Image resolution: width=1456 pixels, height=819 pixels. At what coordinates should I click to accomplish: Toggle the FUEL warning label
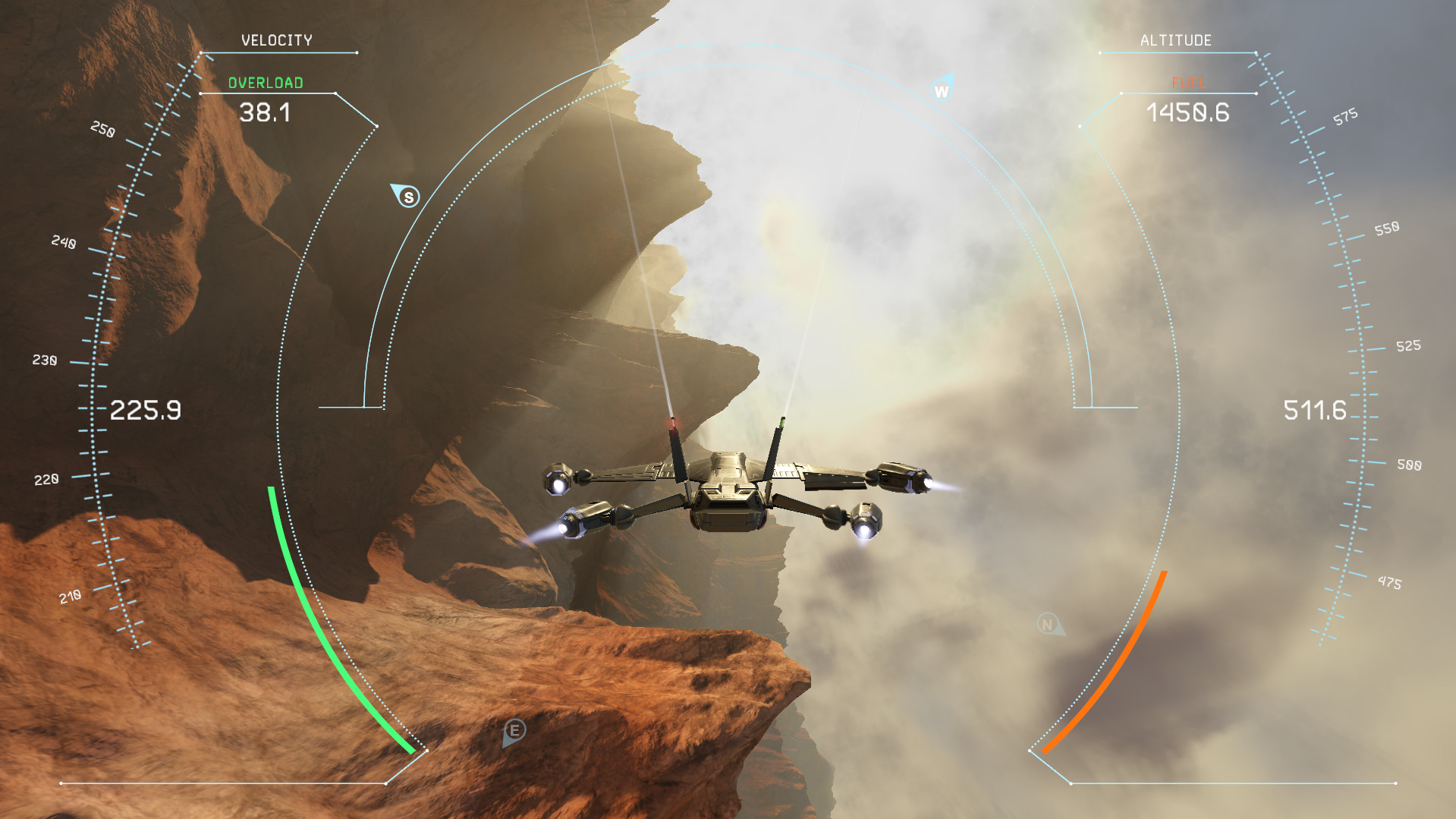click(x=1187, y=83)
